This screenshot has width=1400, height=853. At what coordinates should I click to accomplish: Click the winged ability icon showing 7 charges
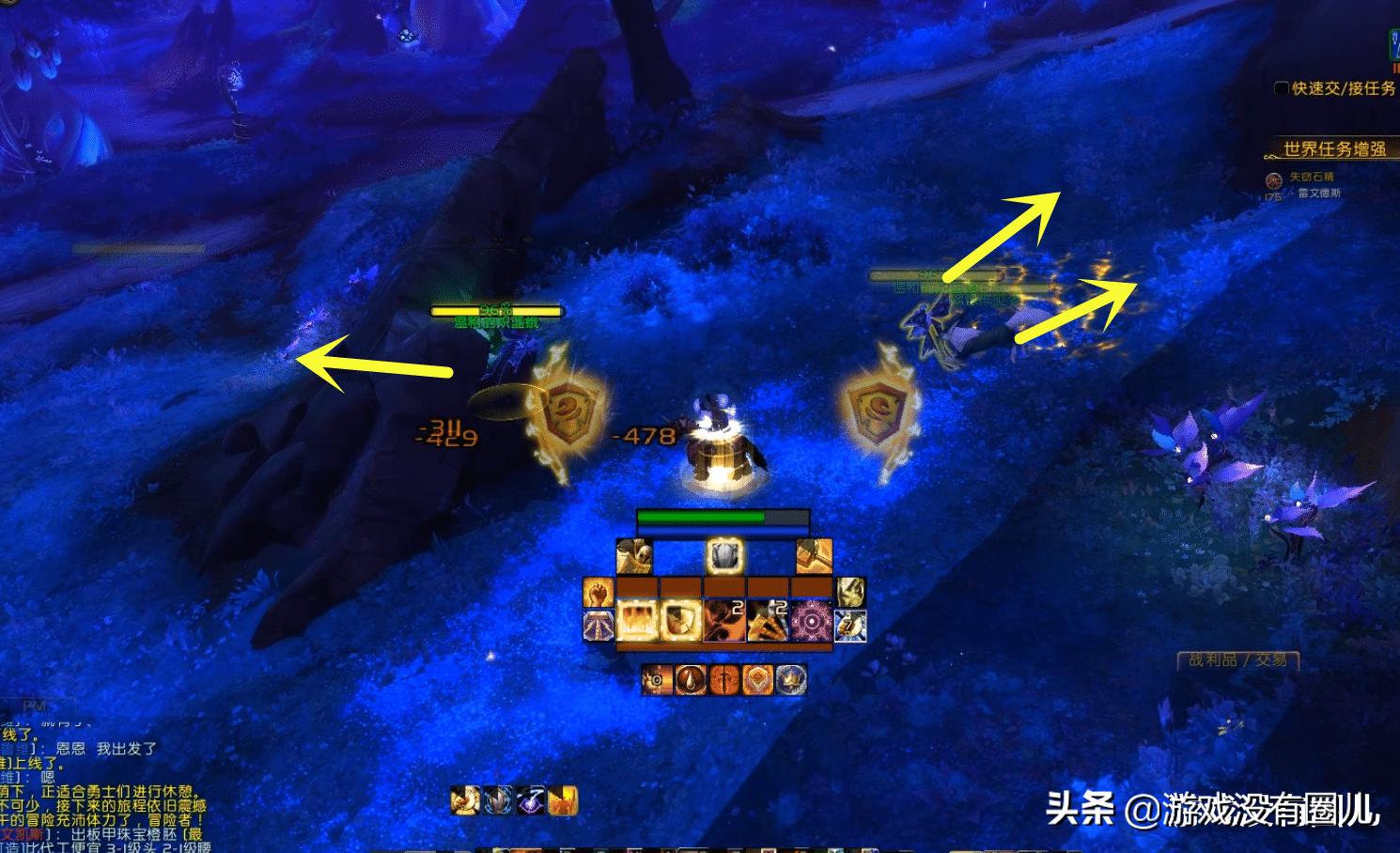tap(848, 623)
